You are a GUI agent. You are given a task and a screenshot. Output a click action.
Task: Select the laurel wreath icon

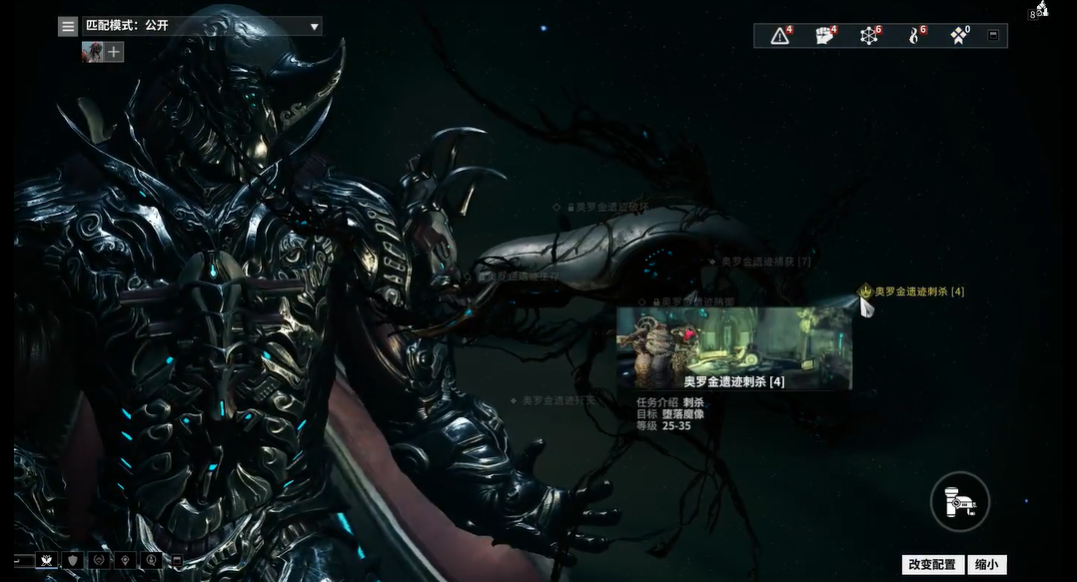98,560
